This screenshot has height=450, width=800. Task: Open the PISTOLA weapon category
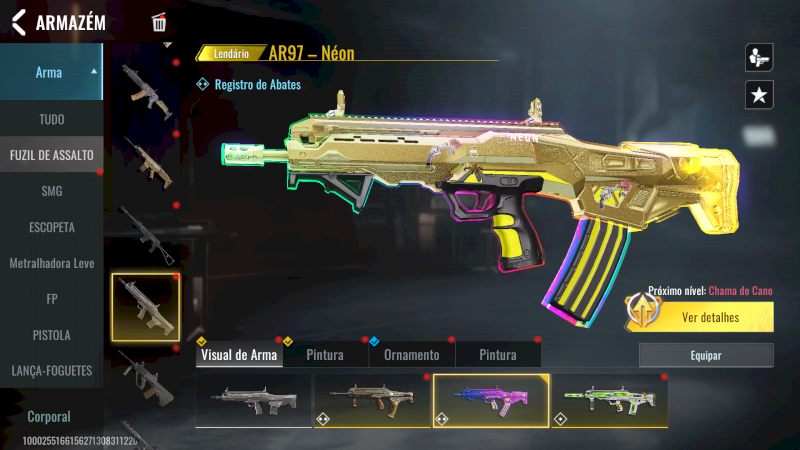[x=51, y=335]
